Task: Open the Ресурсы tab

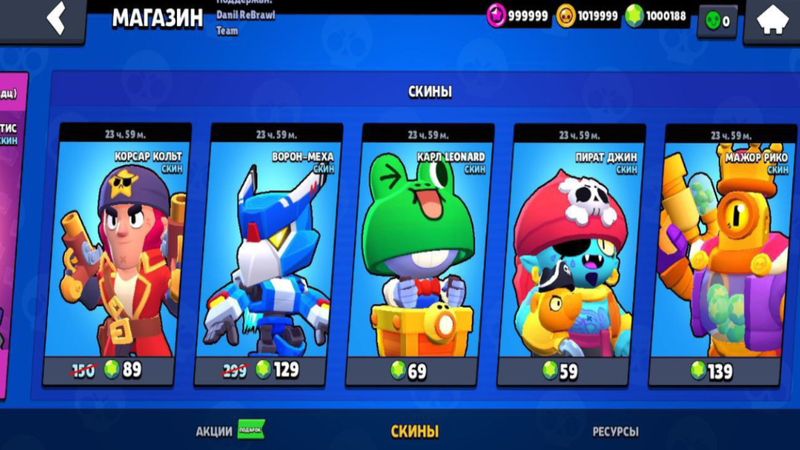Action: click(x=615, y=431)
